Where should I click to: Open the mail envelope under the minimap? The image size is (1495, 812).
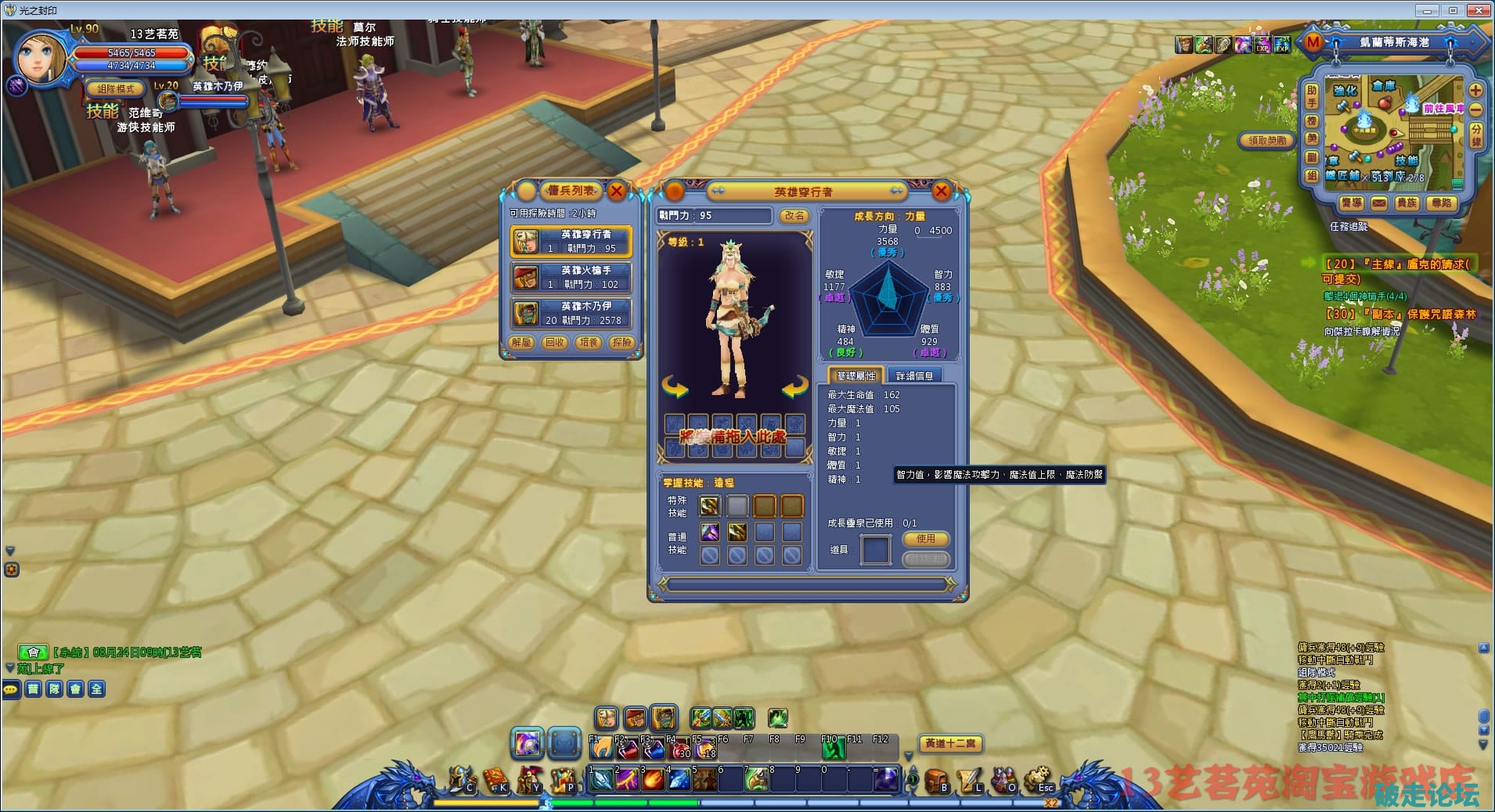point(1379,203)
